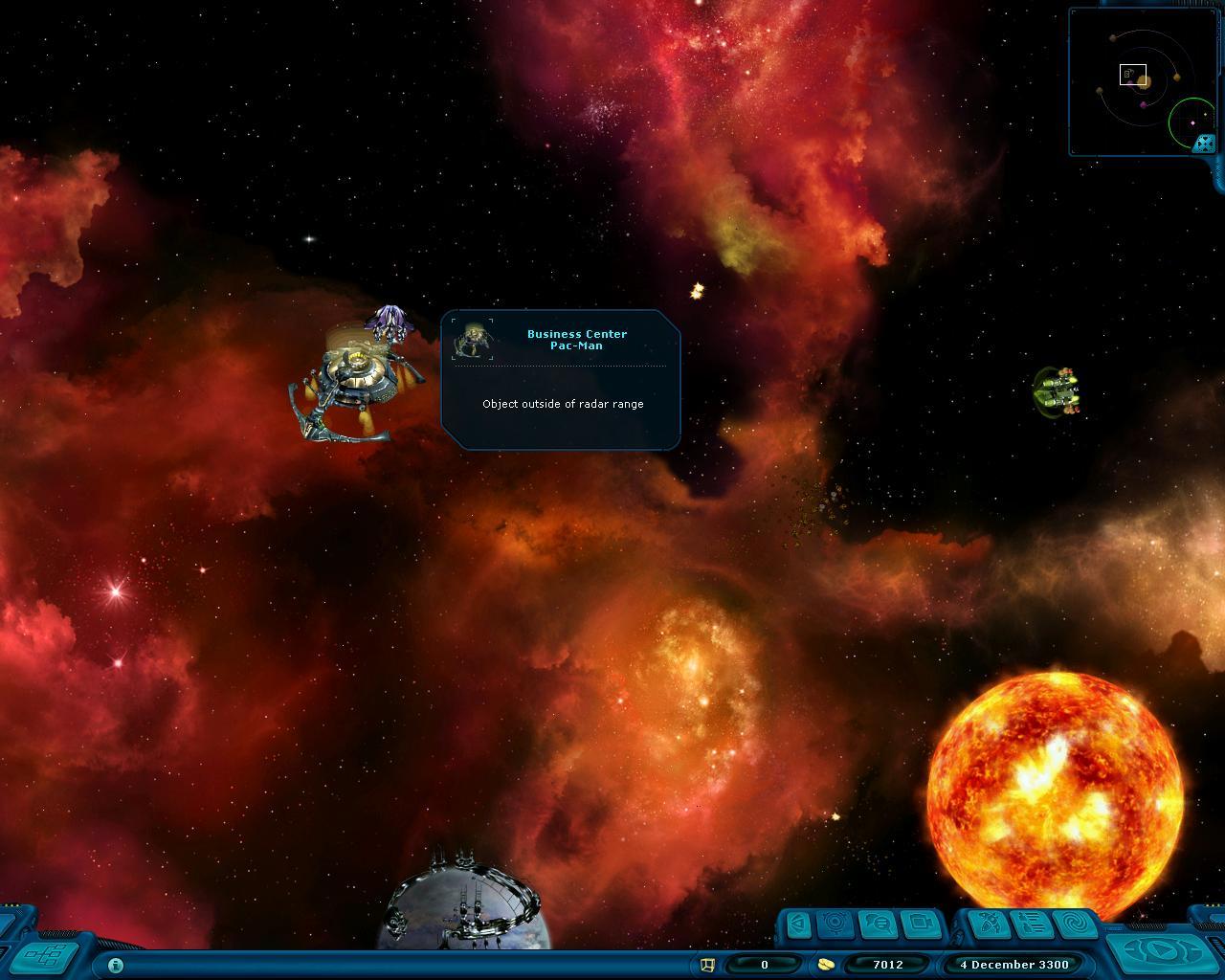The image size is (1225, 980).
Task: Open the planet target toolbar button
Action: click(x=836, y=924)
